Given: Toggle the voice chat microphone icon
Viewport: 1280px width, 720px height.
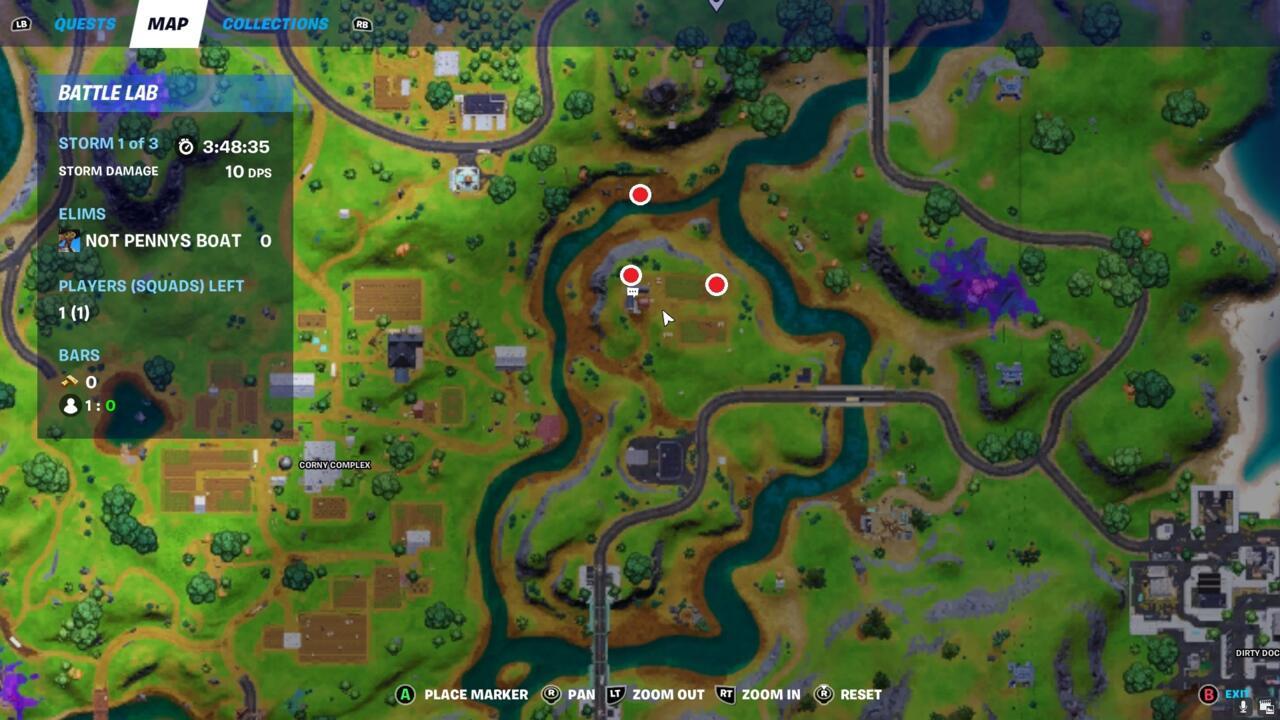Looking at the screenshot, I should pos(1243,707).
